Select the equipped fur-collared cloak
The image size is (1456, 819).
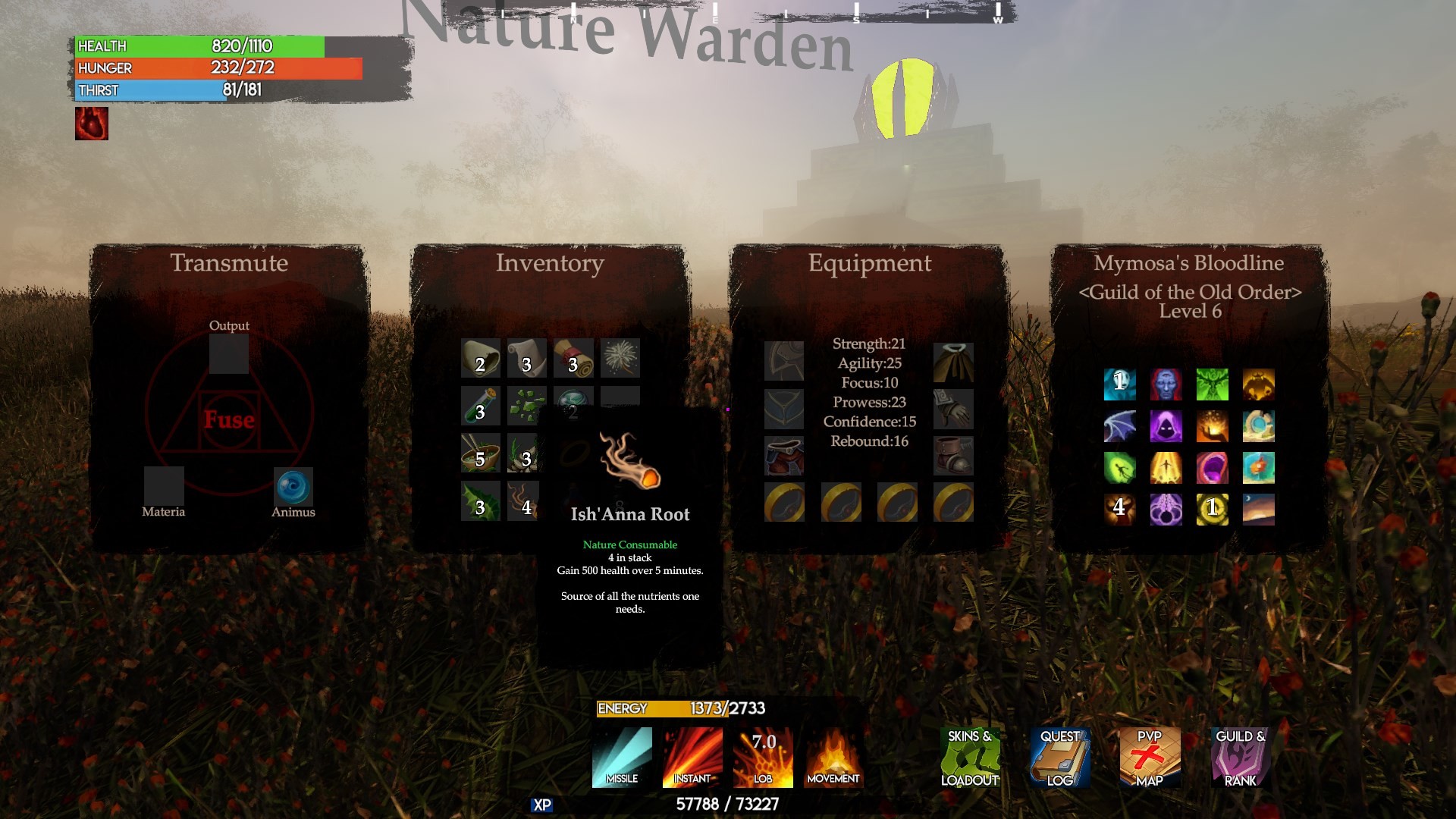point(953,362)
